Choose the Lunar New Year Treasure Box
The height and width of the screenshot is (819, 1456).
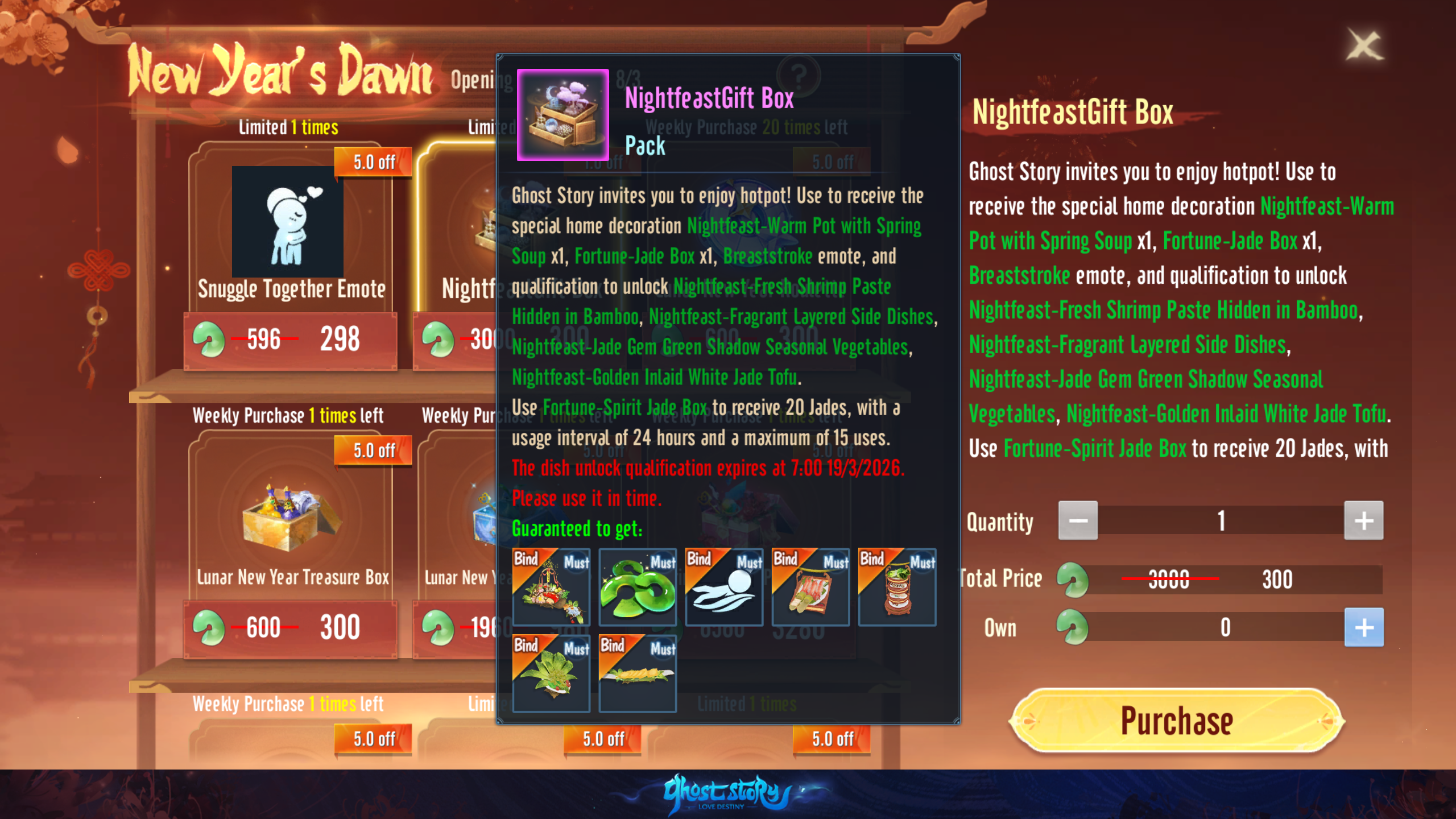coord(290,518)
